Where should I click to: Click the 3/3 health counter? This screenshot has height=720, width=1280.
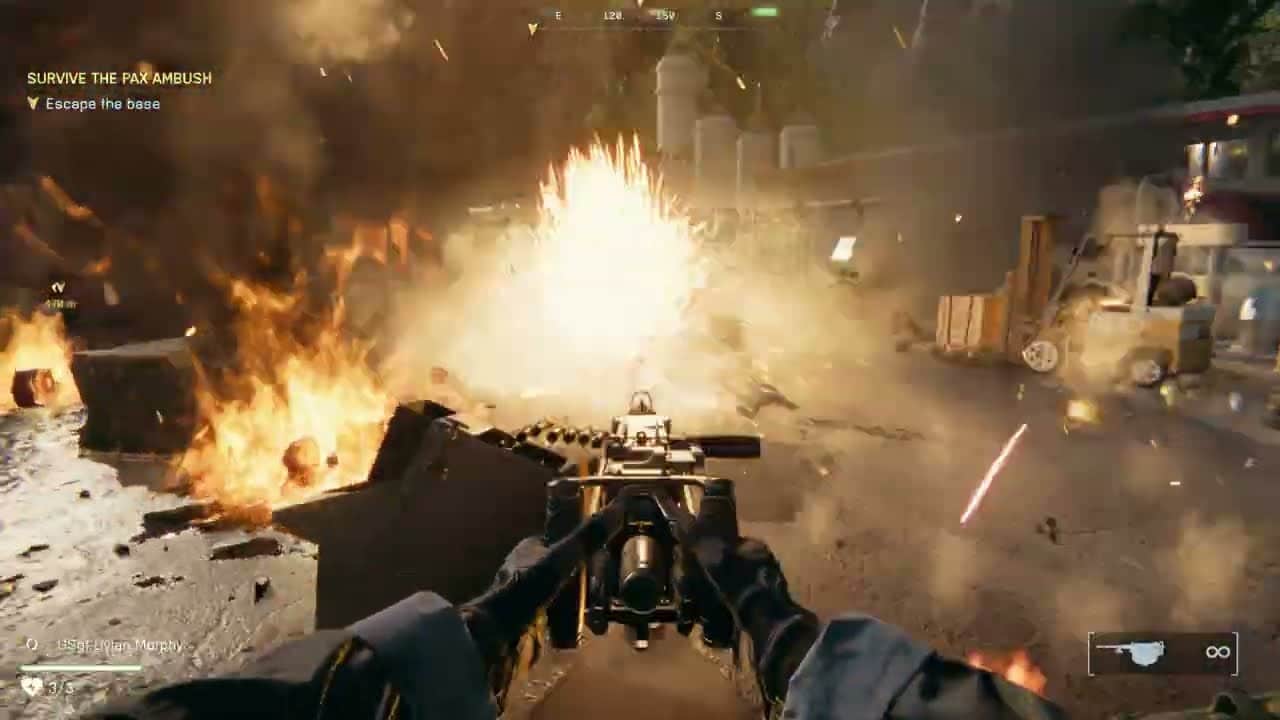pyautogui.click(x=56, y=687)
